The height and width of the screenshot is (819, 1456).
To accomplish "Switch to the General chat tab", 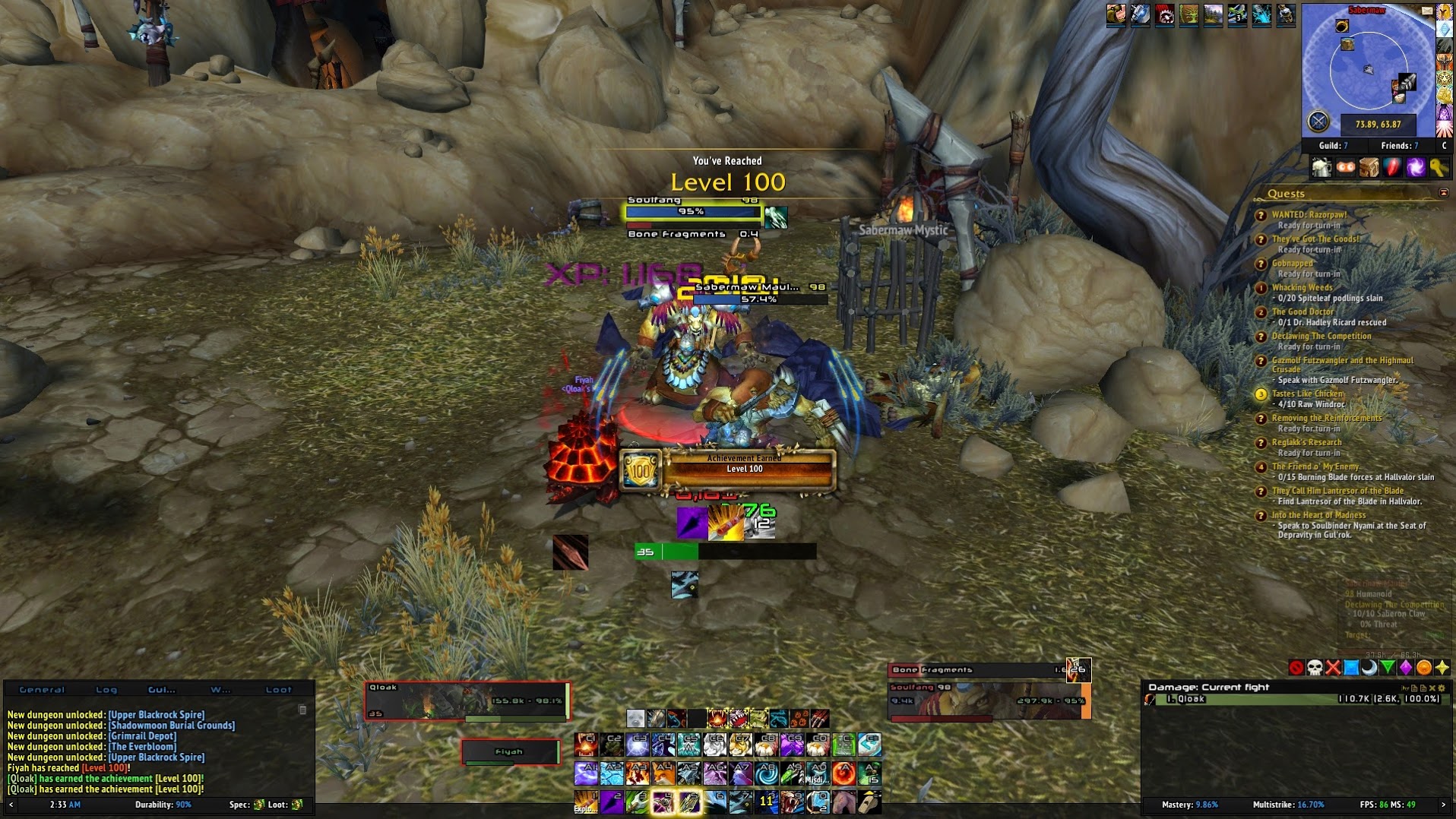I will pyautogui.click(x=42, y=690).
